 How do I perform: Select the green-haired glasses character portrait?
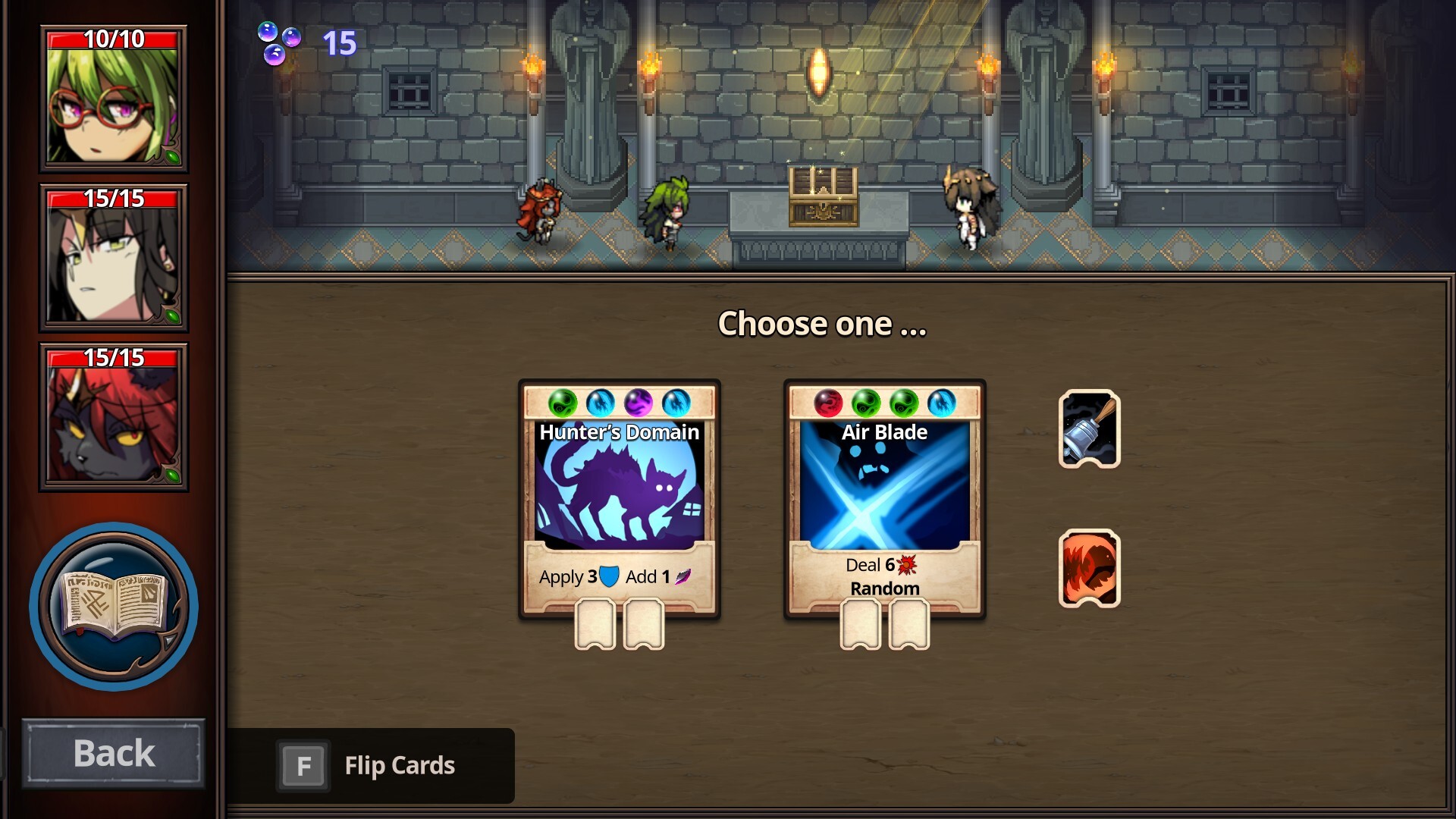114,99
